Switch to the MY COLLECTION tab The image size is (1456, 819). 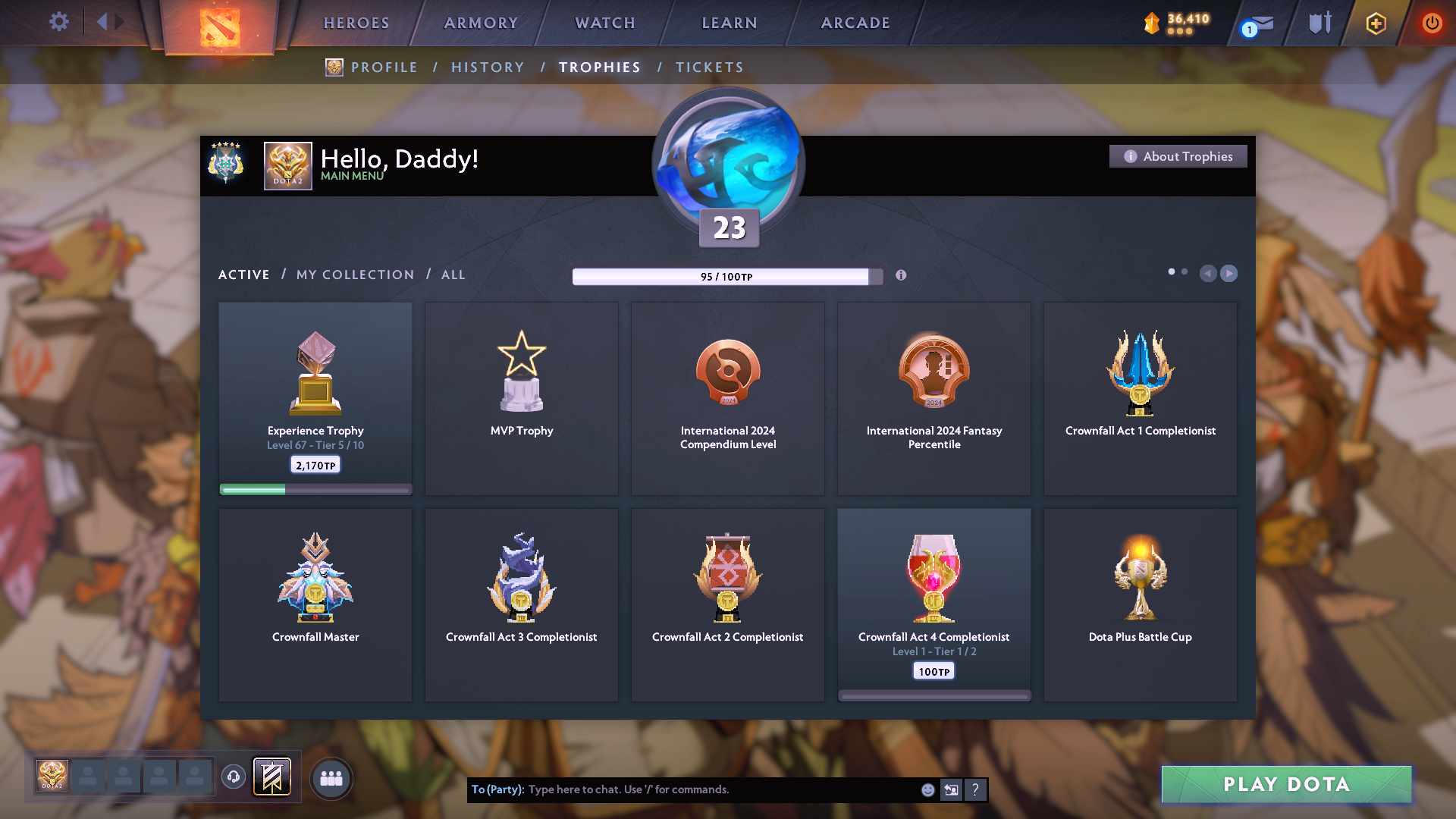coord(354,275)
